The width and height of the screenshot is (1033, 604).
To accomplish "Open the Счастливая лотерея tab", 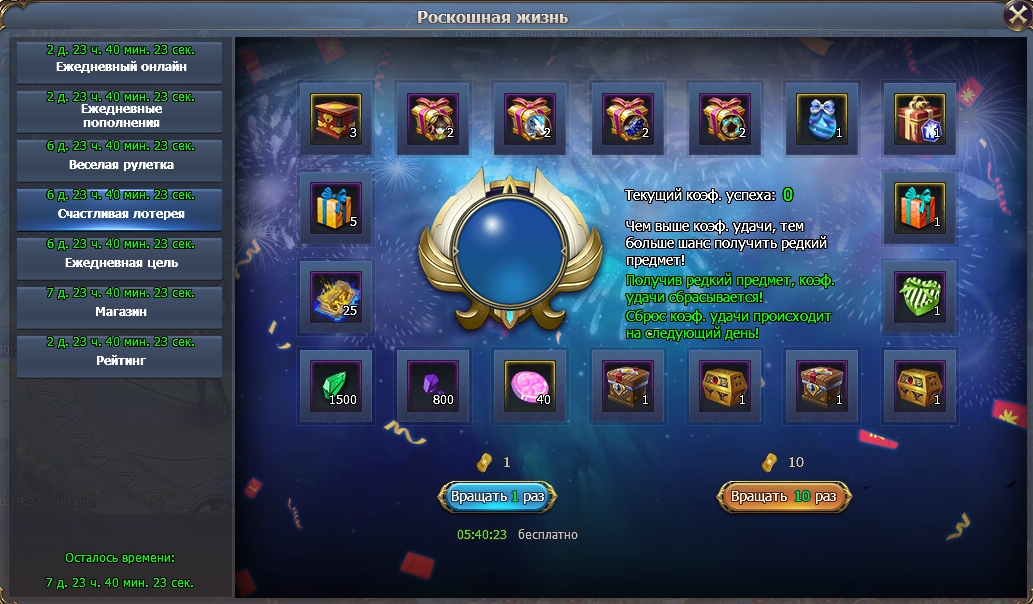I will point(119,208).
